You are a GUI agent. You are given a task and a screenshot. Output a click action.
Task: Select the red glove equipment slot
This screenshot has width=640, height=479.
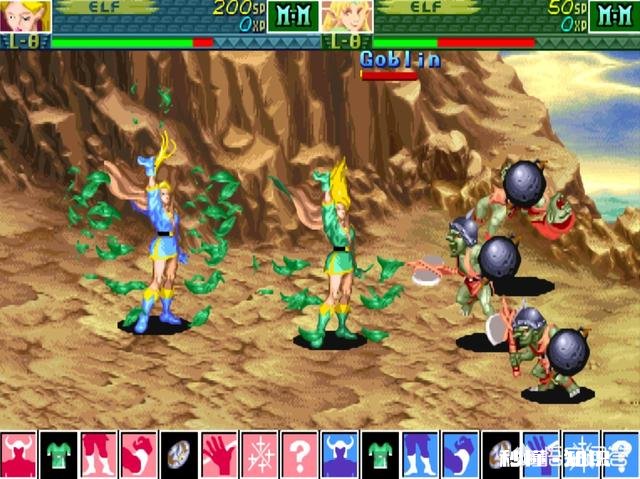[x=219, y=455]
